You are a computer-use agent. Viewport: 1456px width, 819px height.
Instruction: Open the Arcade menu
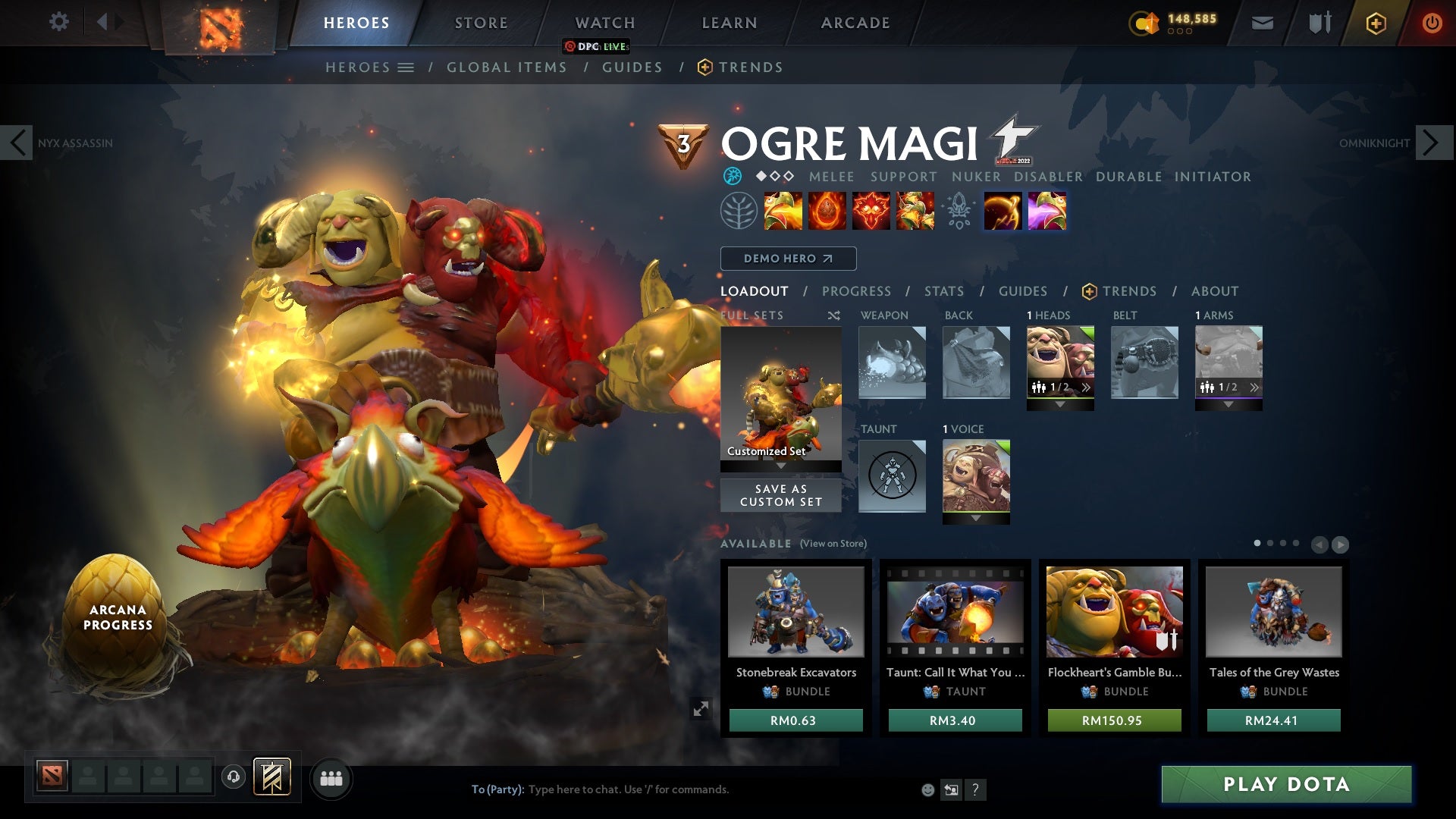(x=854, y=23)
